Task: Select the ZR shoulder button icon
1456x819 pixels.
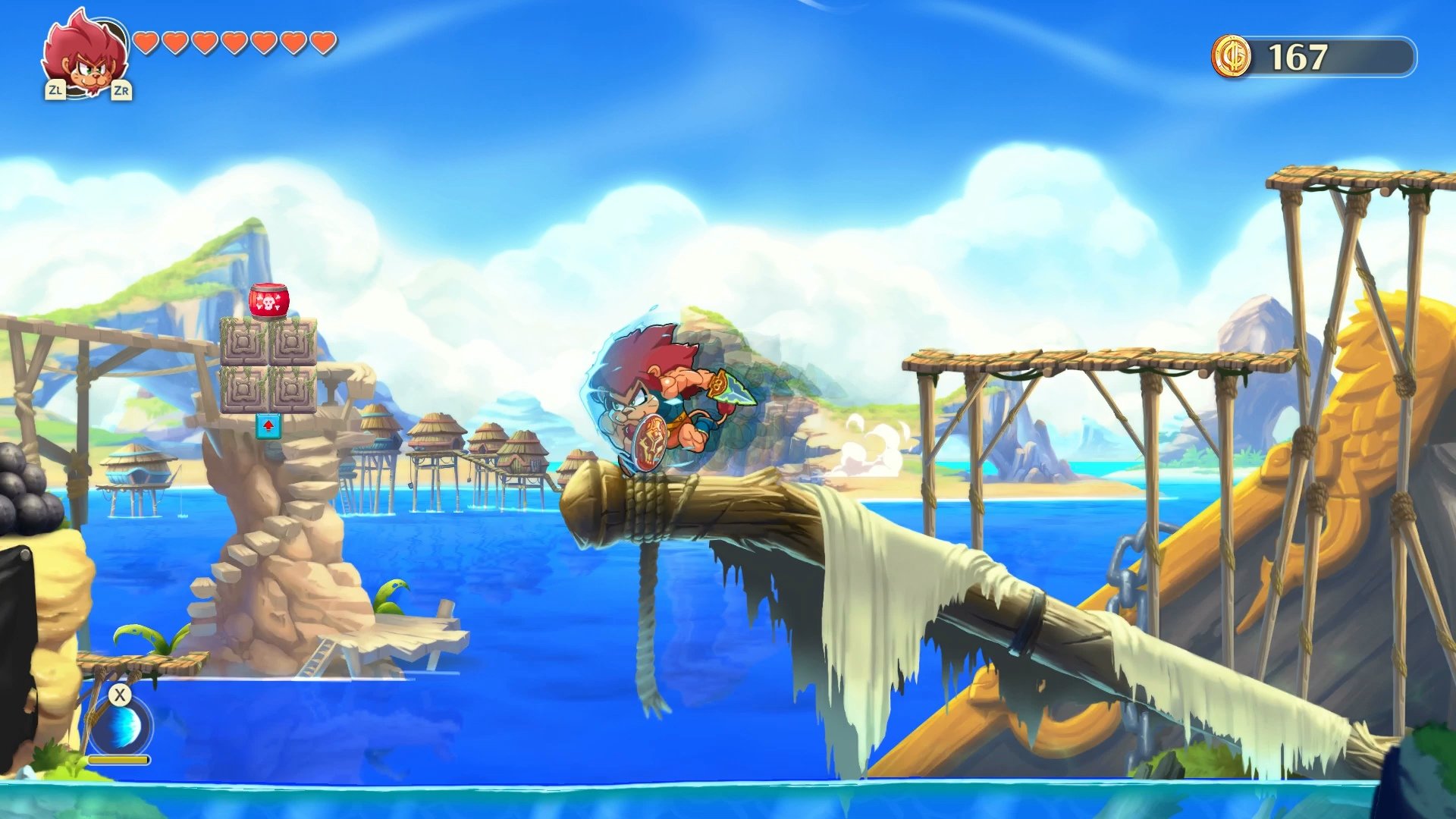Action: [121, 91]
